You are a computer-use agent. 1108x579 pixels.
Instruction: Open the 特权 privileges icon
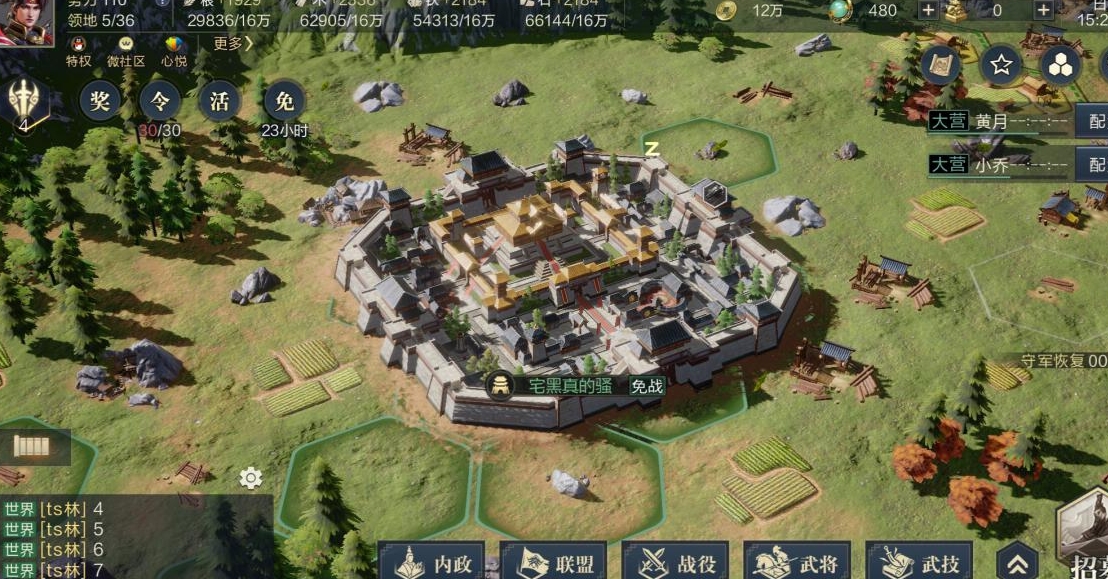(78, 51)
